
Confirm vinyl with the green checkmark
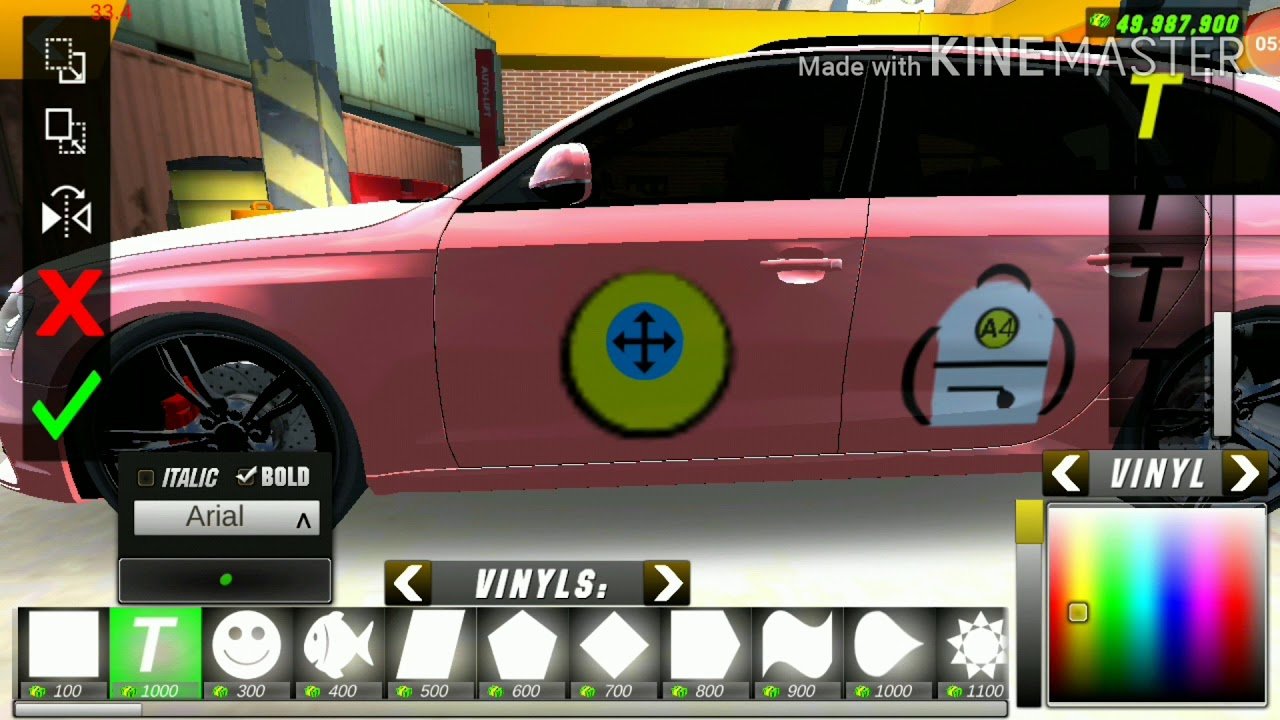coord(66,404)
